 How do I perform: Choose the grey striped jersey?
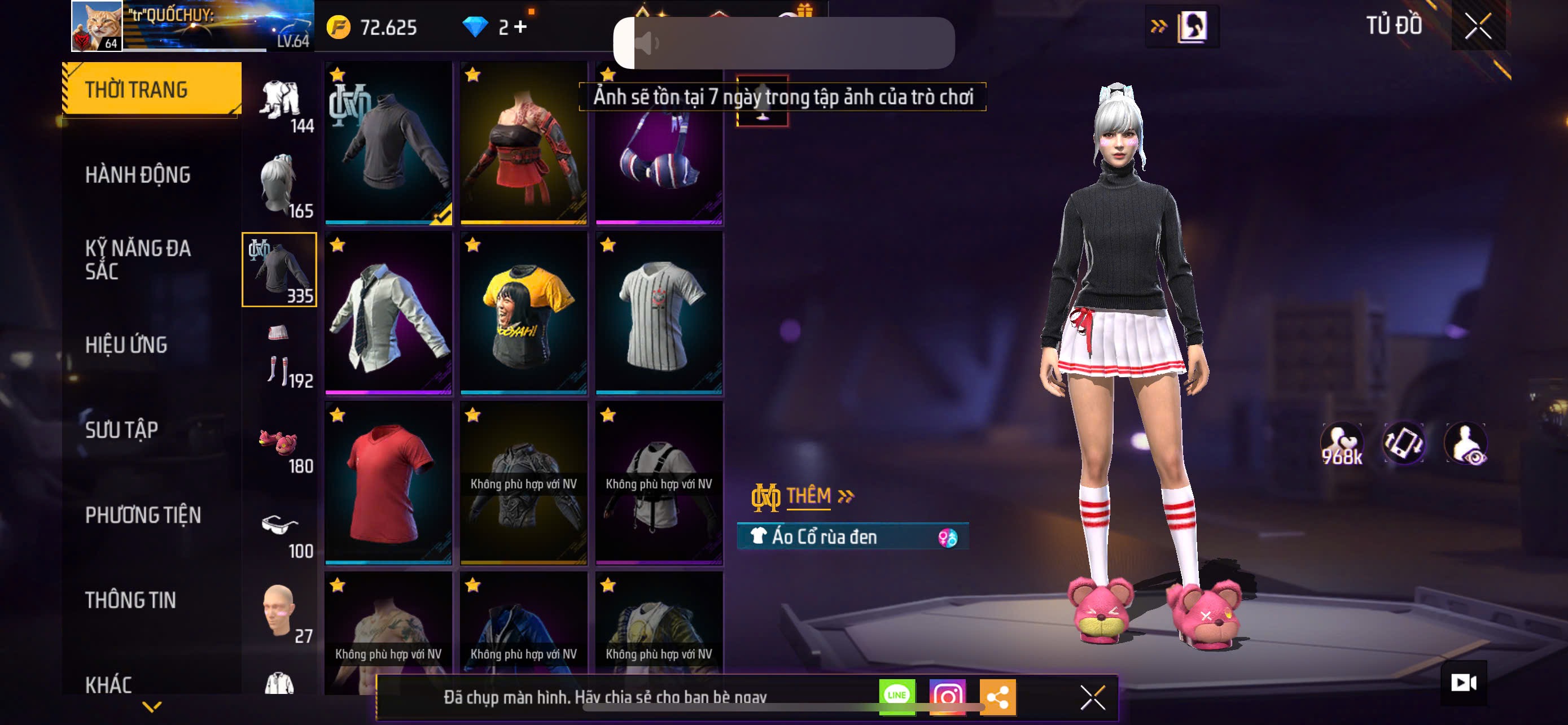click(659, 313)
